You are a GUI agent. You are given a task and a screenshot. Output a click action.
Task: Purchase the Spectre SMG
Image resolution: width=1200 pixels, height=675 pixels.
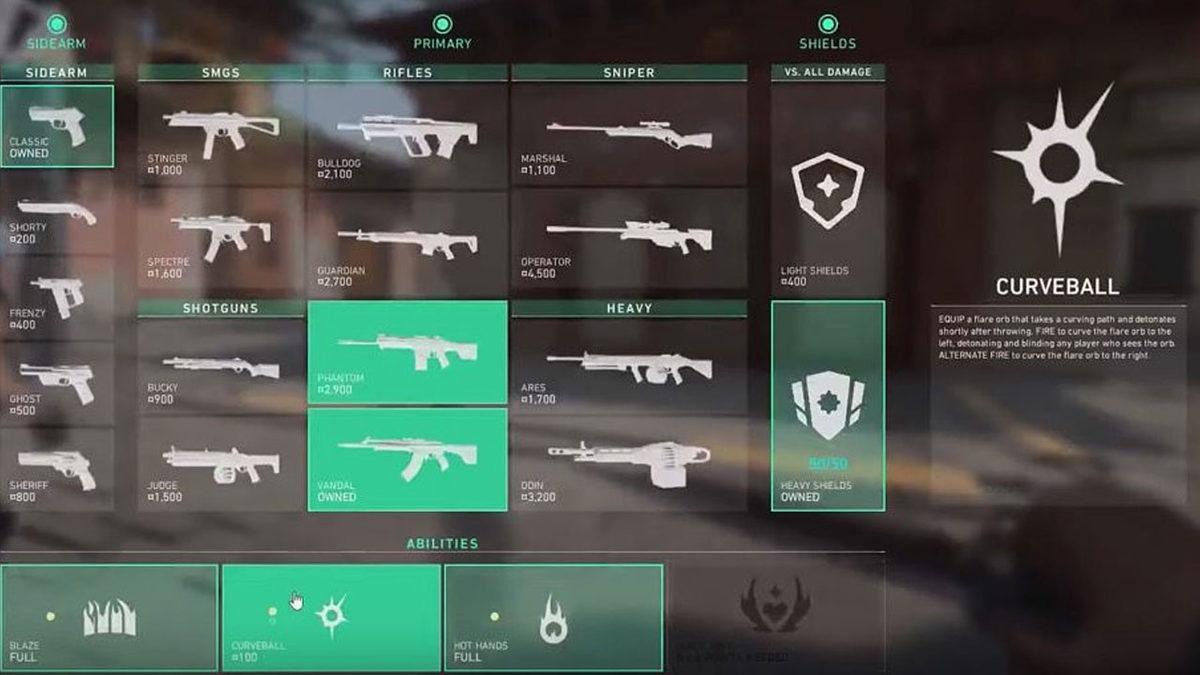(221, 239)
